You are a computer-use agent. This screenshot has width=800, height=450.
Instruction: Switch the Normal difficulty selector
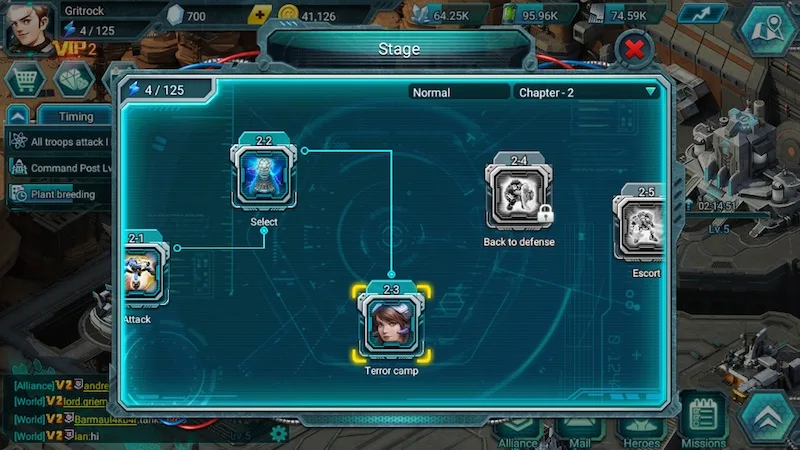(459, 92)
